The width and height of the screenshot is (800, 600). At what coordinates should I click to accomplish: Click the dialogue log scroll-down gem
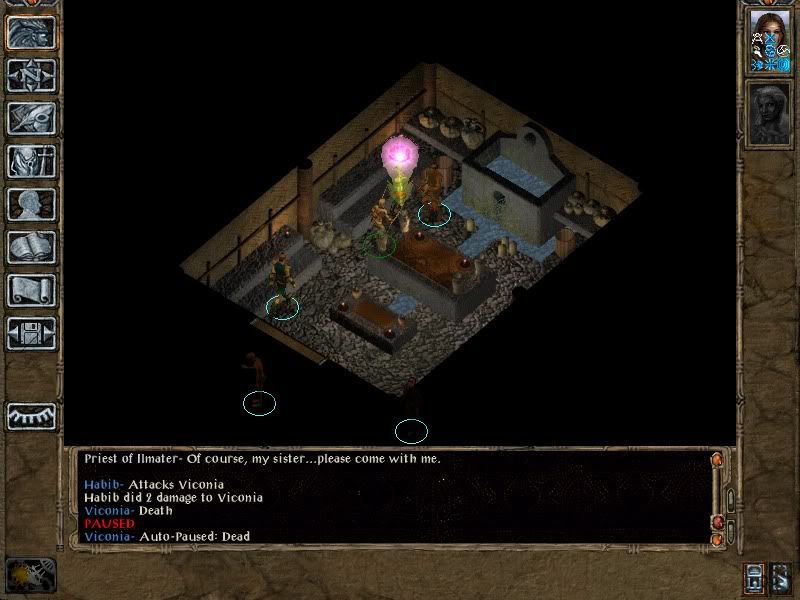pos(716,541)
